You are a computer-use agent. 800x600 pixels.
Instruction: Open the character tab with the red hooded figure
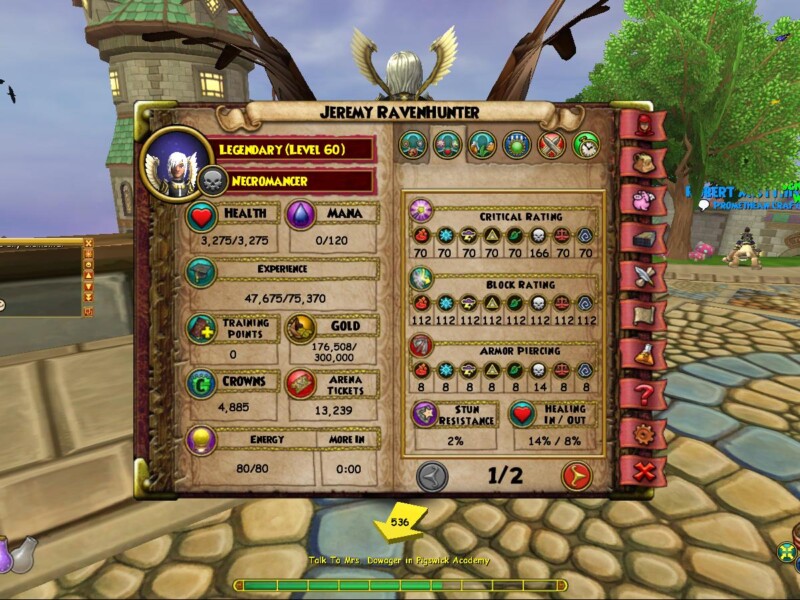[640, 125]
